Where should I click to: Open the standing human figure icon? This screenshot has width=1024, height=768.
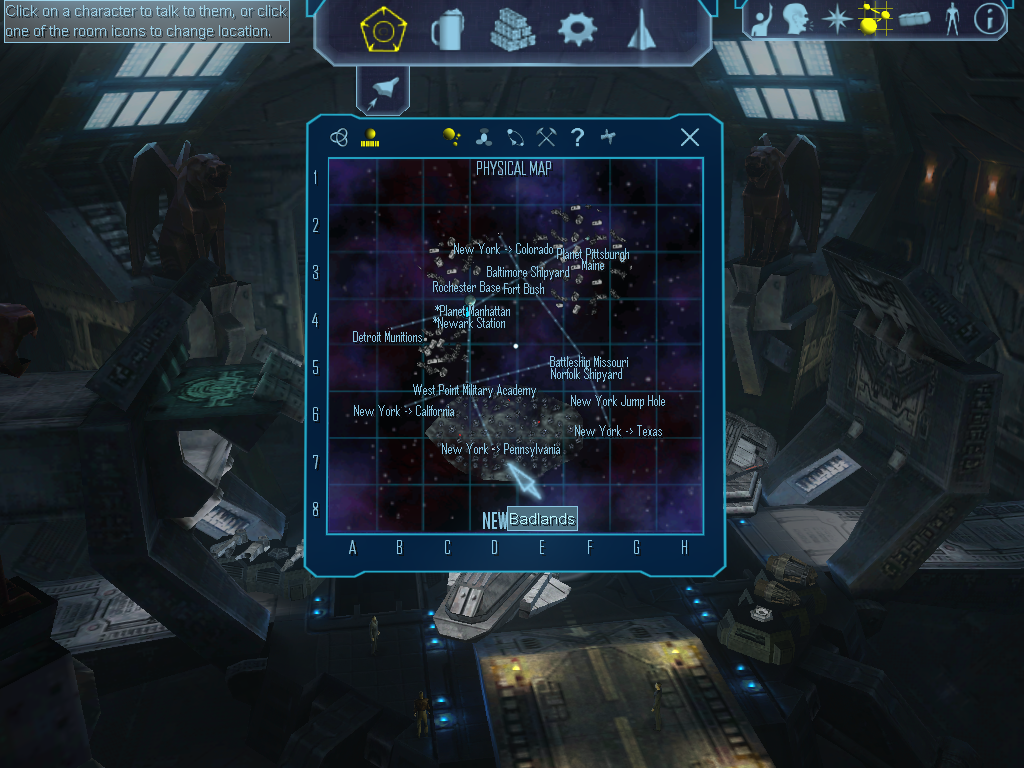(x=952, y=18)
